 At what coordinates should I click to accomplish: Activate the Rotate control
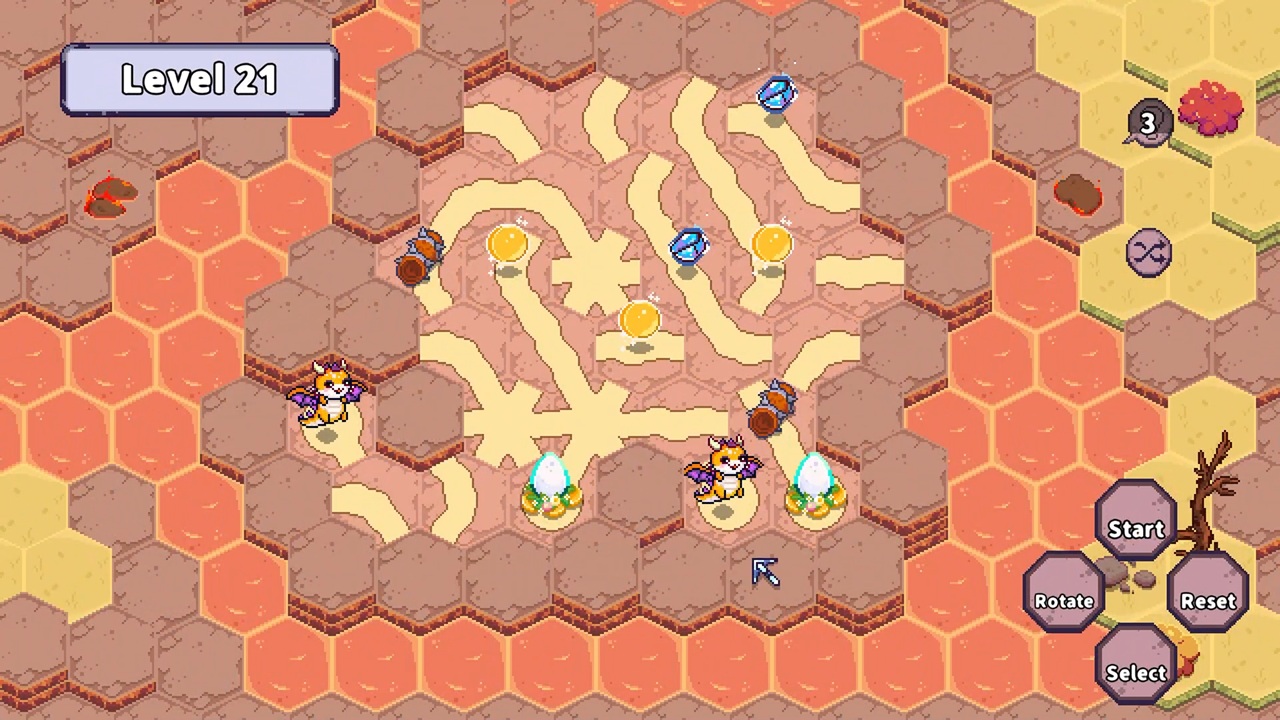[x=1063, y=600]
